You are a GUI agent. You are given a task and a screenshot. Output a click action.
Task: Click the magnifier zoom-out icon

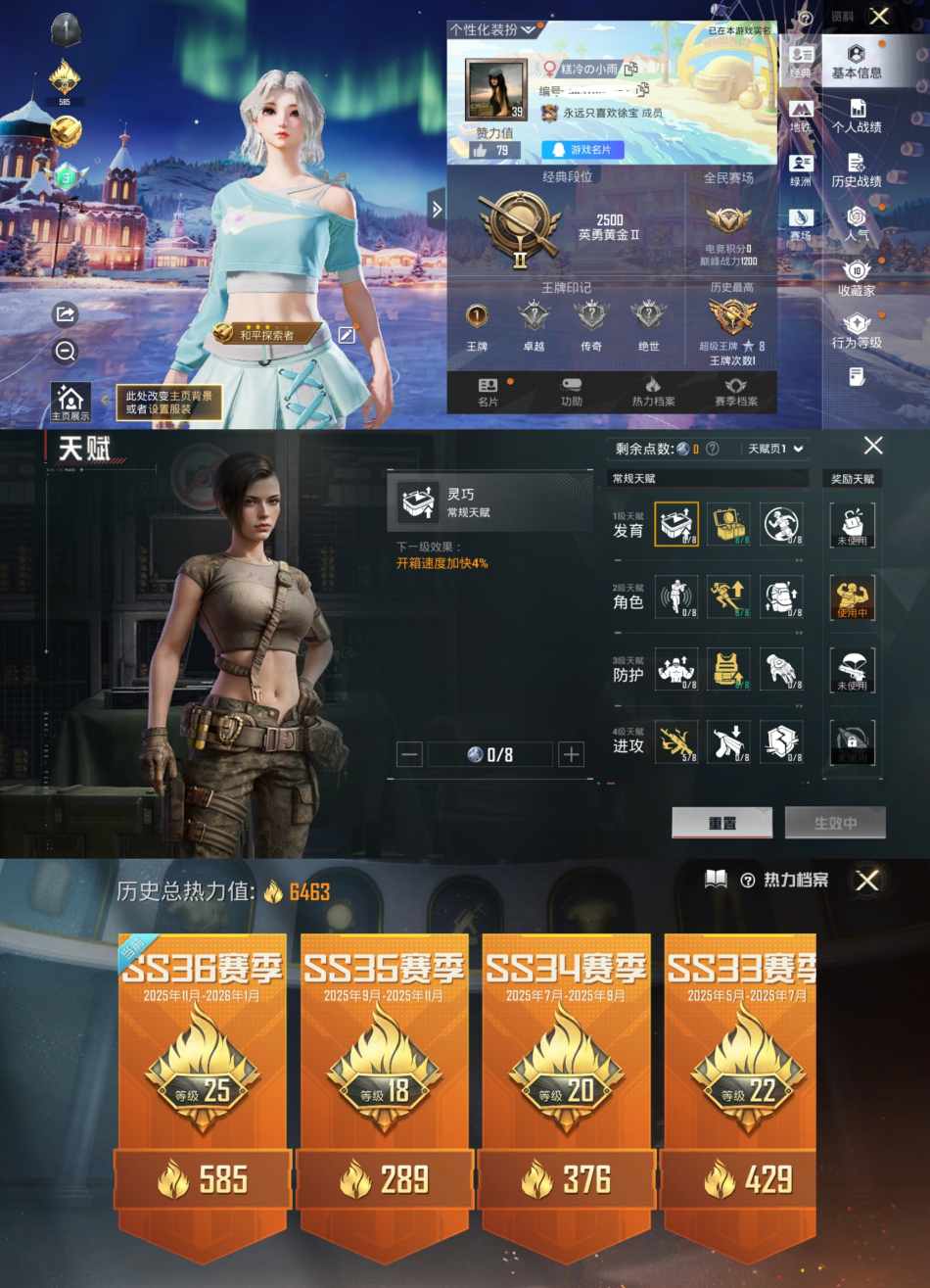point(66,352)
